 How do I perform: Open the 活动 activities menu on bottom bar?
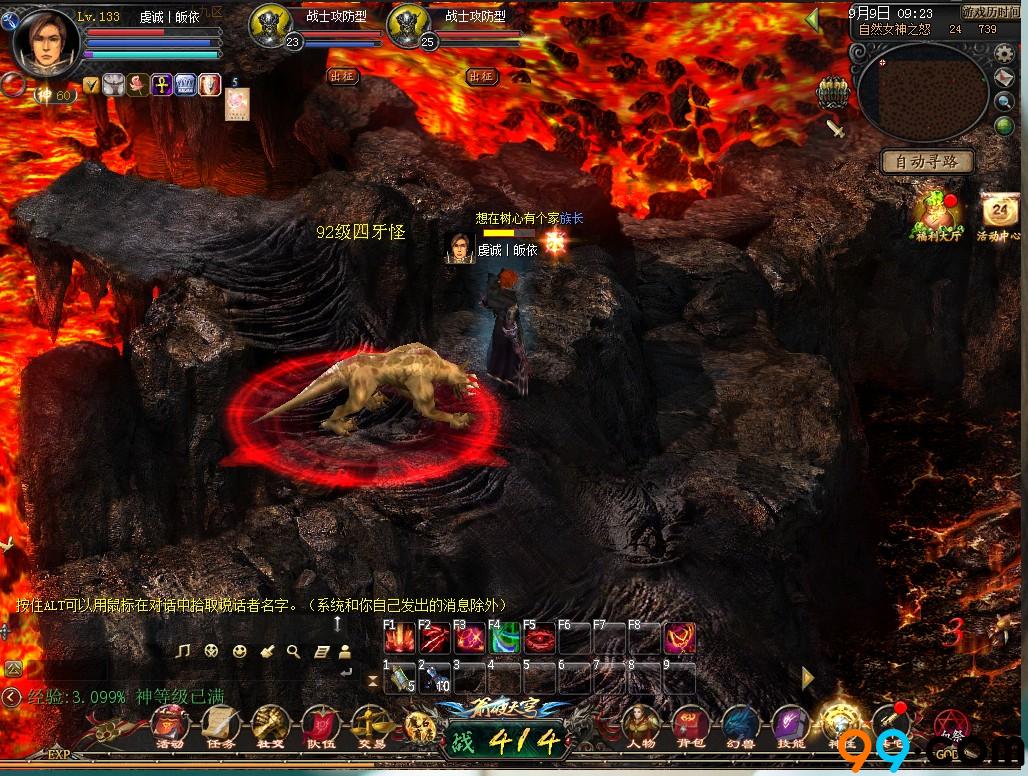click(170, 725)
